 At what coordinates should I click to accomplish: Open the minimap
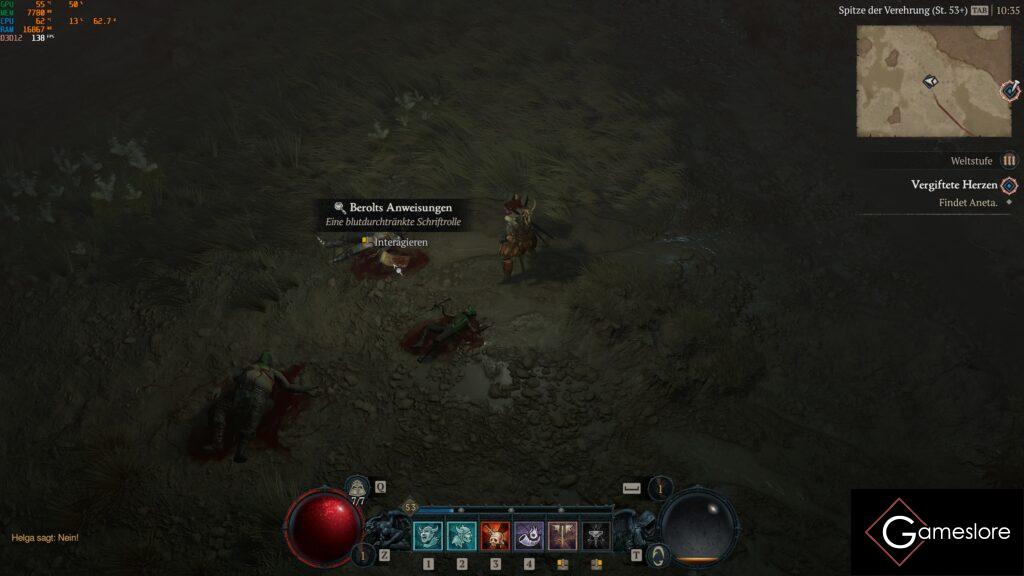933,81
